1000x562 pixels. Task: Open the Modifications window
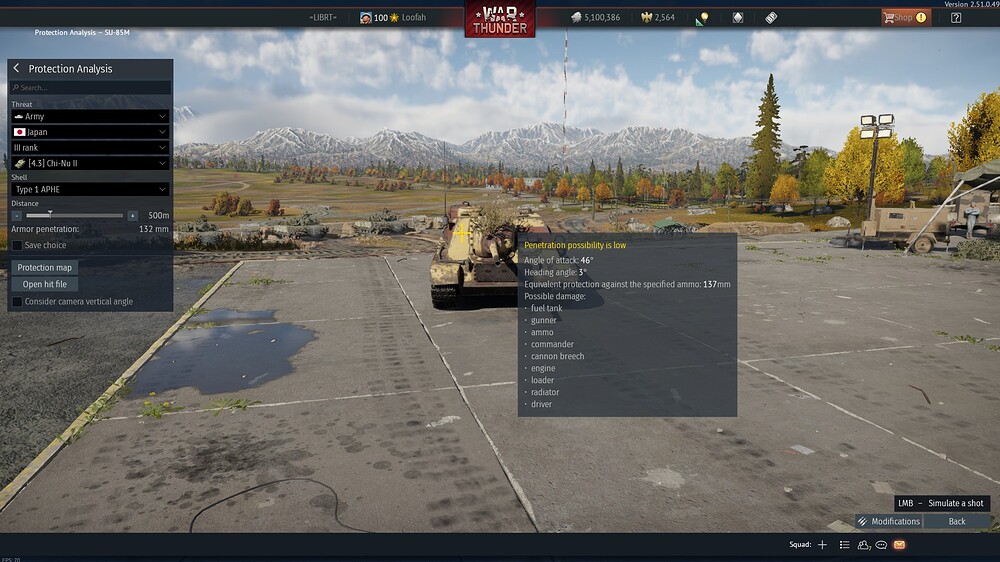point(888,521)
